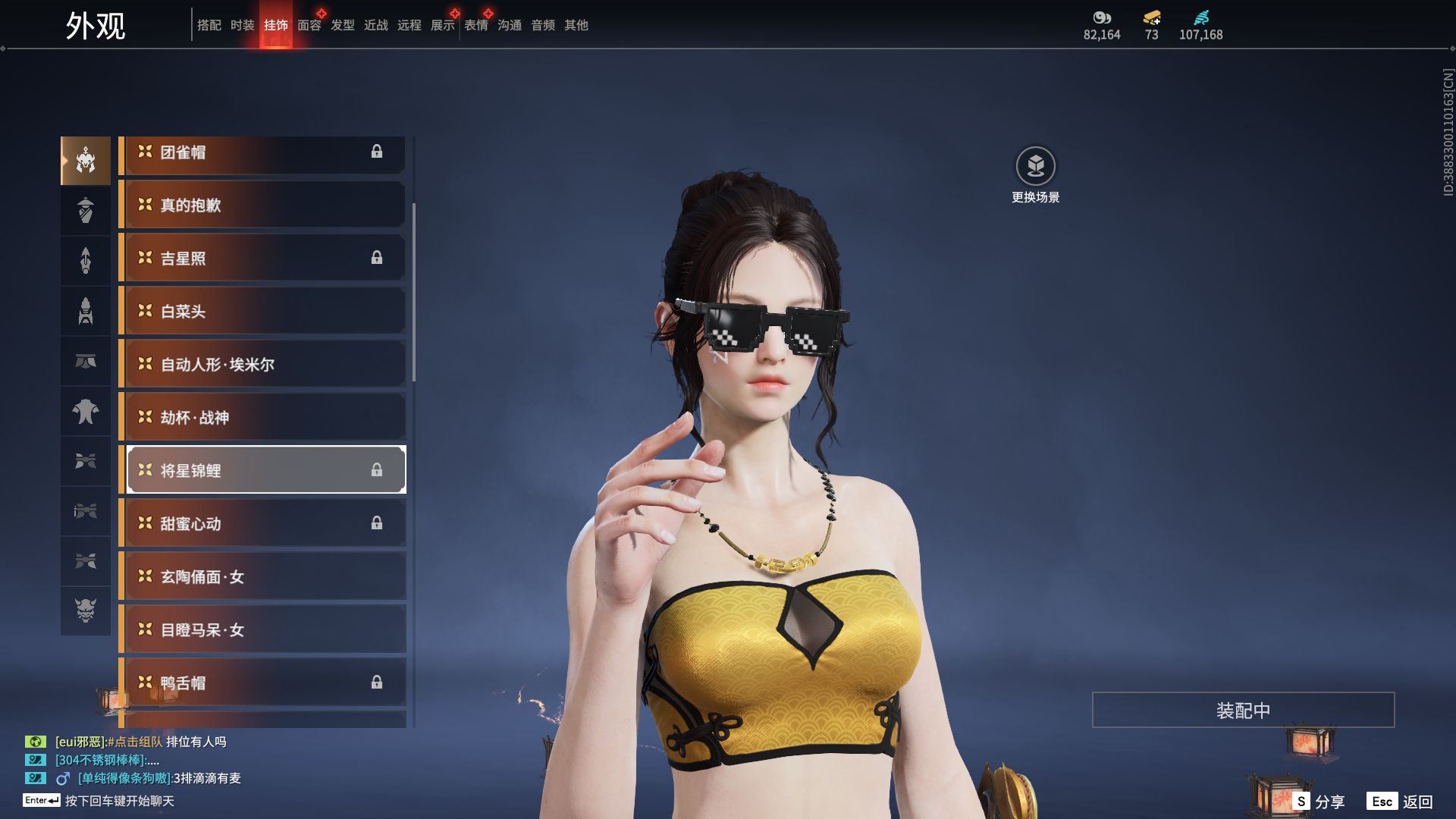
Task: Click the locked 甜蜜心动 entry
Action: coord(262,523)
